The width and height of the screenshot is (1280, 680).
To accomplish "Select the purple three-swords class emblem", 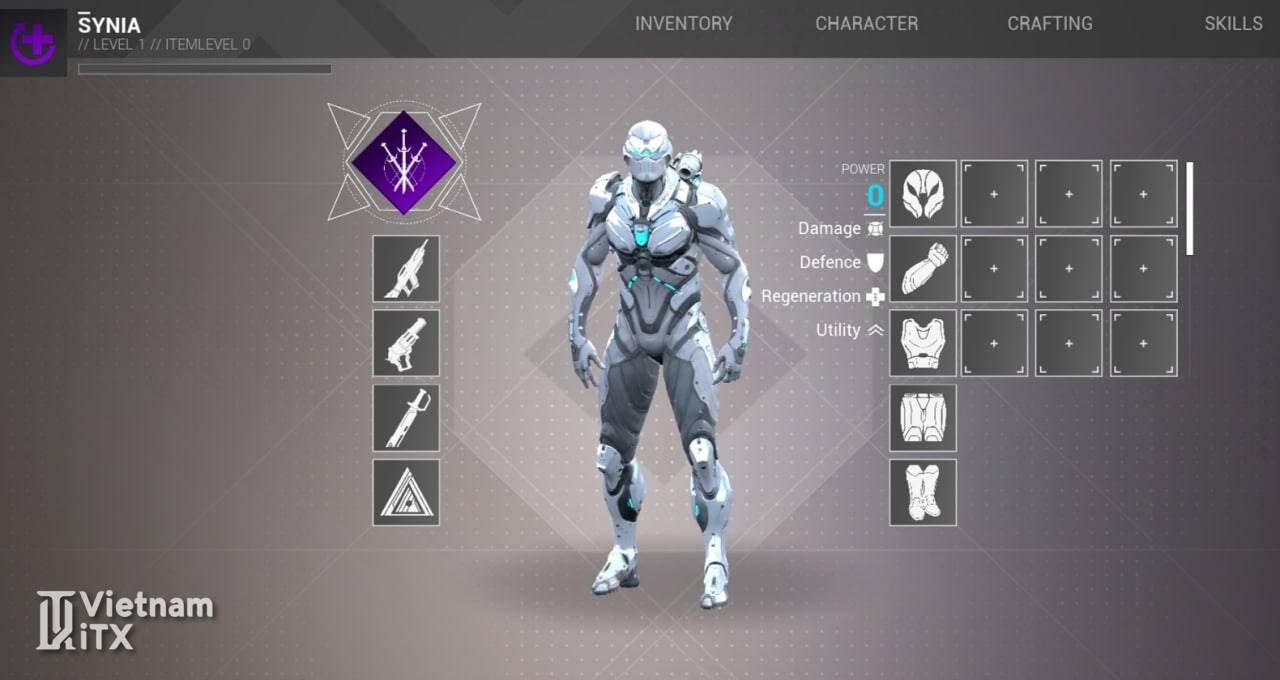I will click(403, 163).
